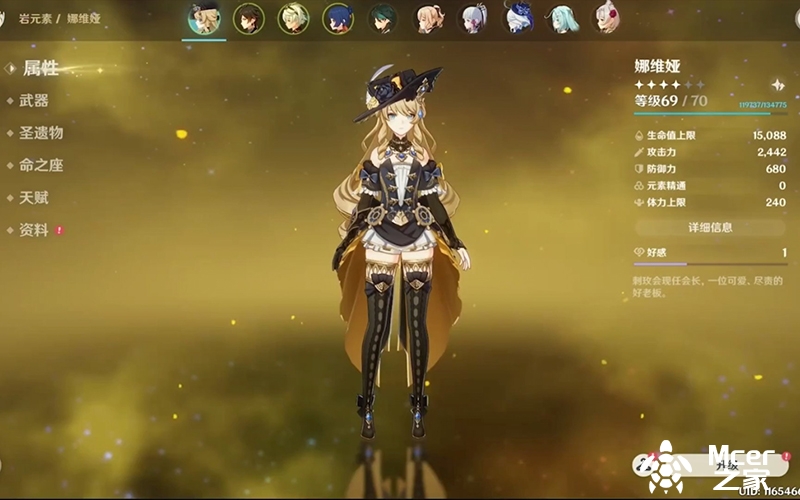
Task: Switch to the 天赋 talents page
Action: pyautogui.click(x=34, y=198)
